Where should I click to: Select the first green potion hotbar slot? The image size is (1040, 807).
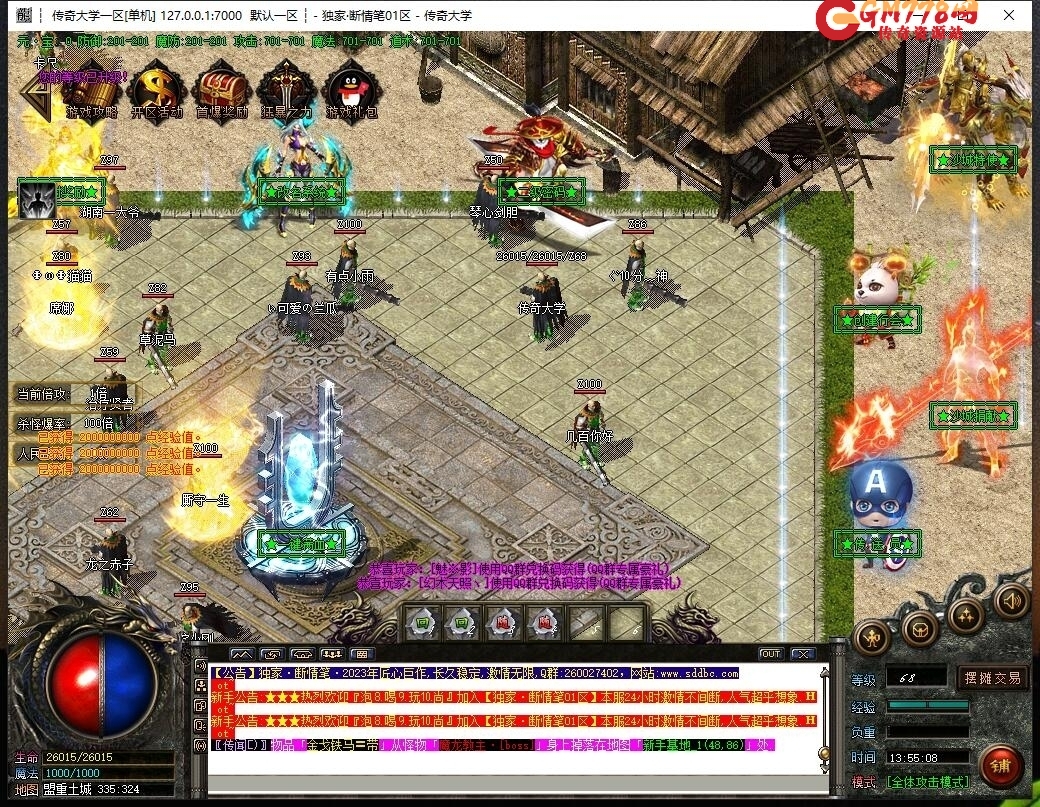click(422, 623)
